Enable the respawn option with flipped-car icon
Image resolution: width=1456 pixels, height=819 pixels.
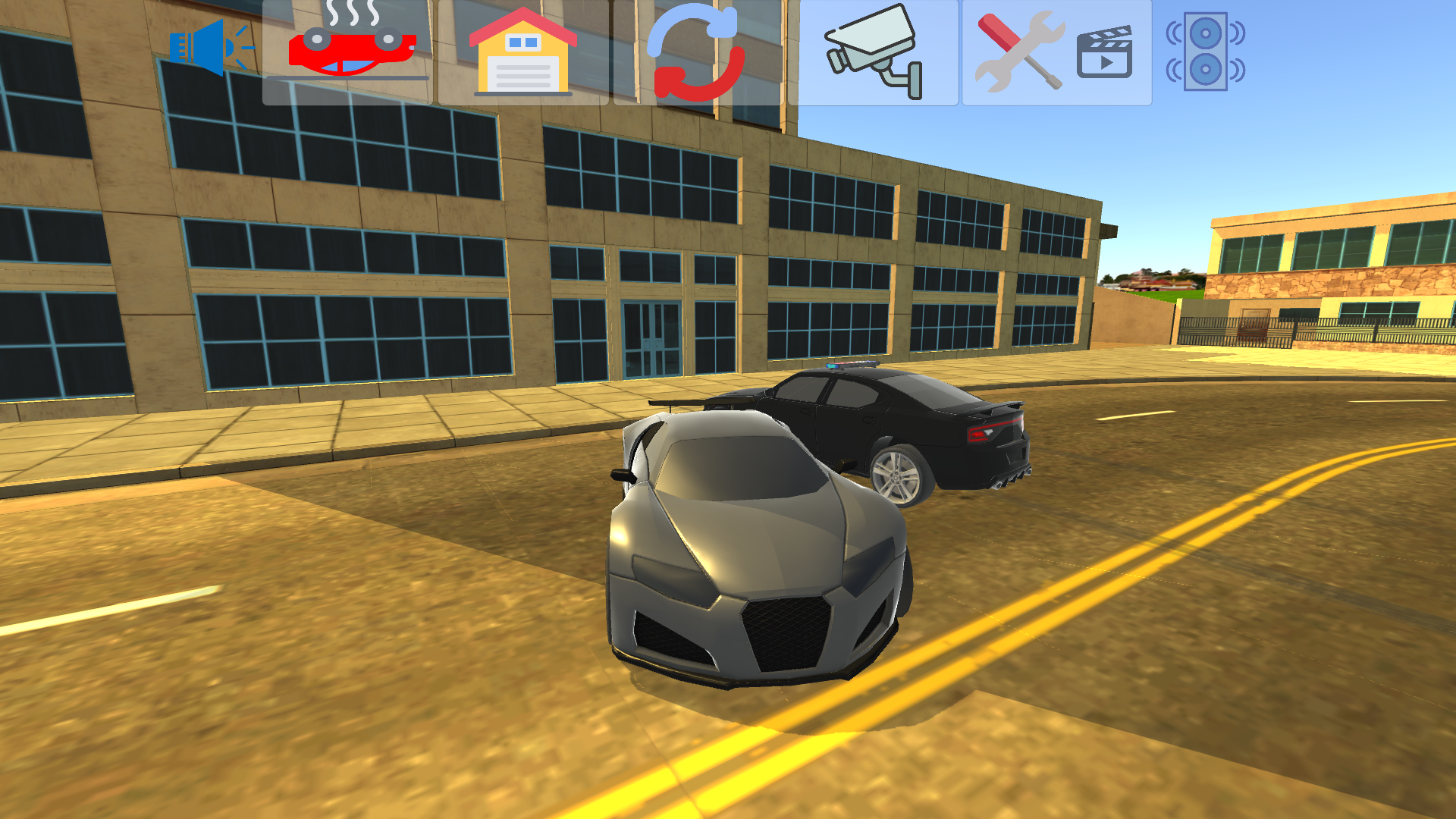coord(350,49)
